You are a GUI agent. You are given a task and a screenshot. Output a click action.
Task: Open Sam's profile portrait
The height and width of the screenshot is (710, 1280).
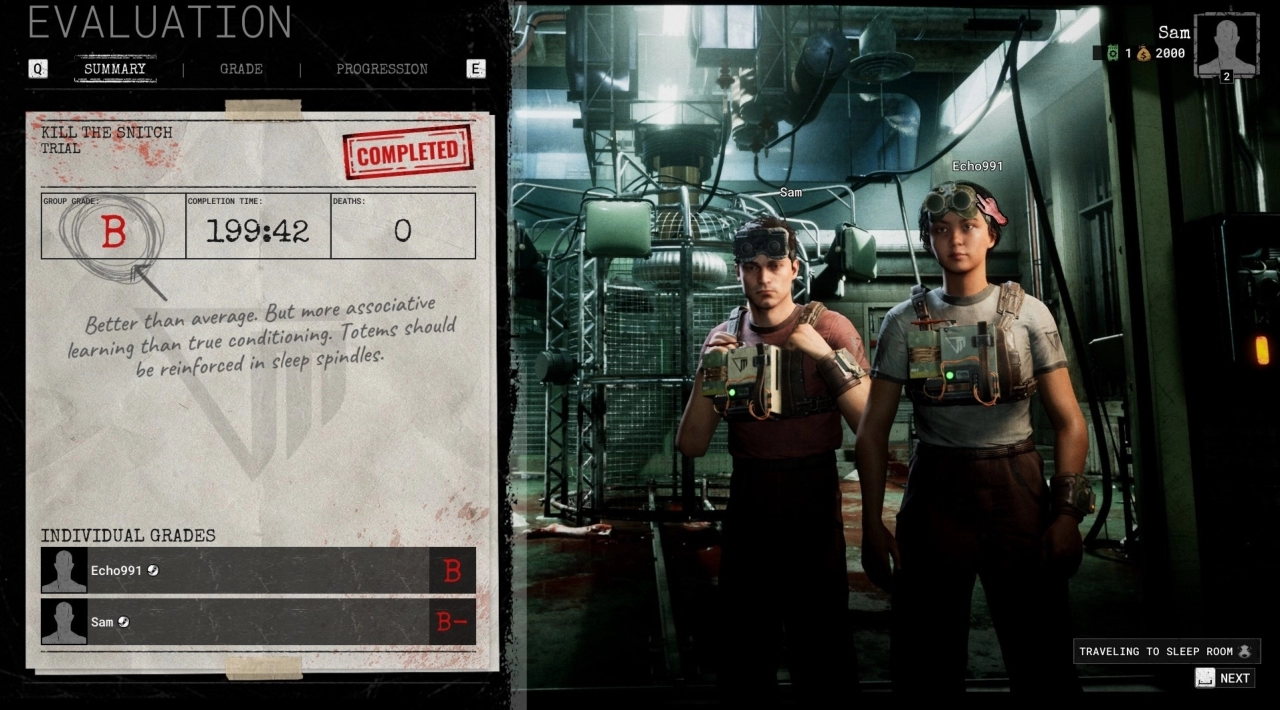(x=1226, y=45)
